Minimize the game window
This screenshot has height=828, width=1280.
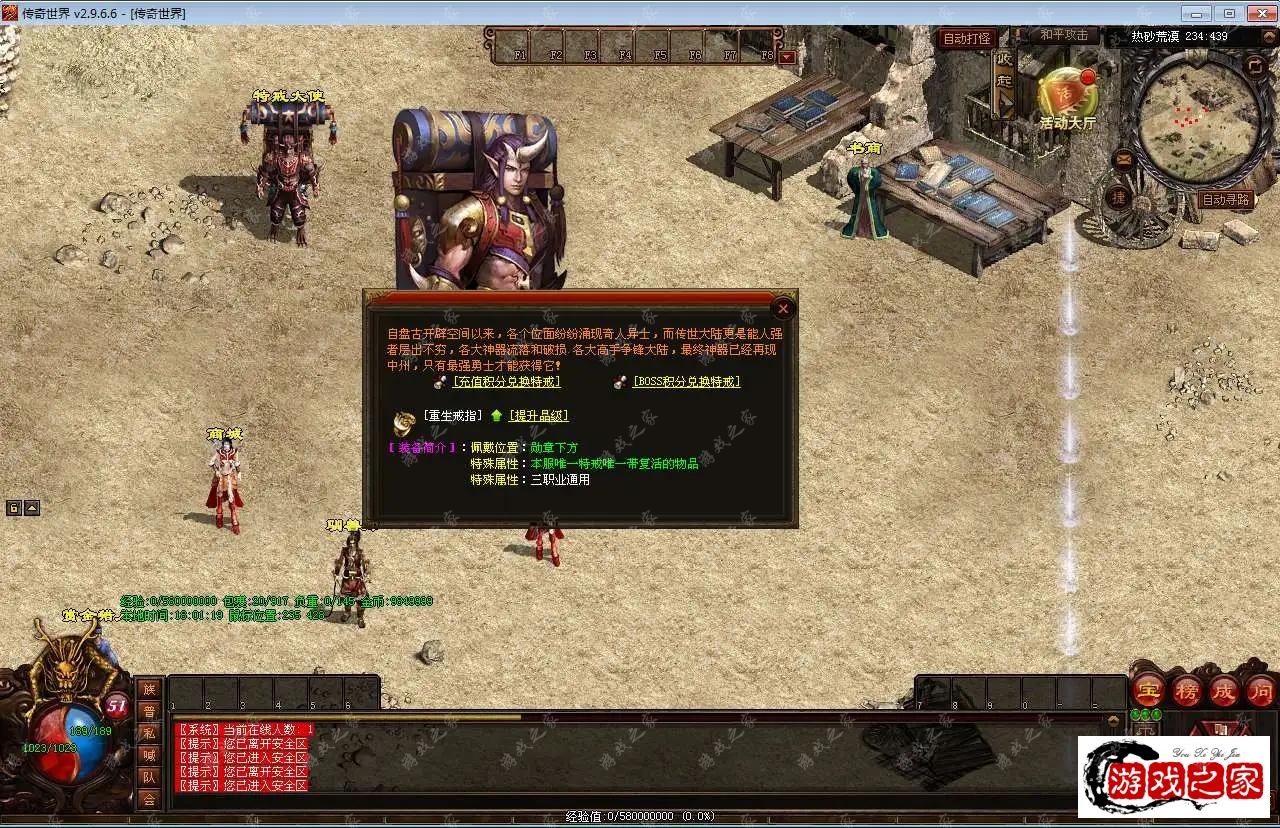pos(1197,13)
